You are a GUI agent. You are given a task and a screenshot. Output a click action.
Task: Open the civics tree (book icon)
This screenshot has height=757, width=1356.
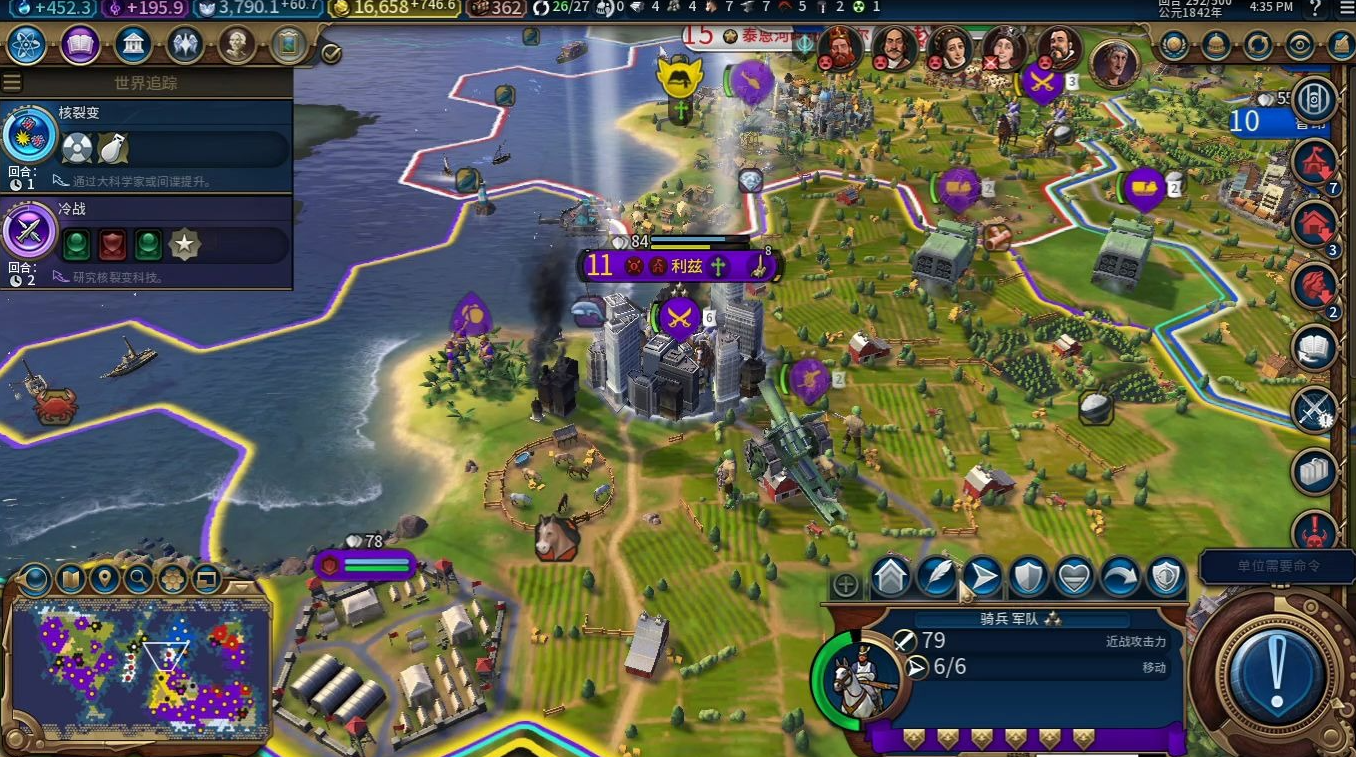click(80, 45)
